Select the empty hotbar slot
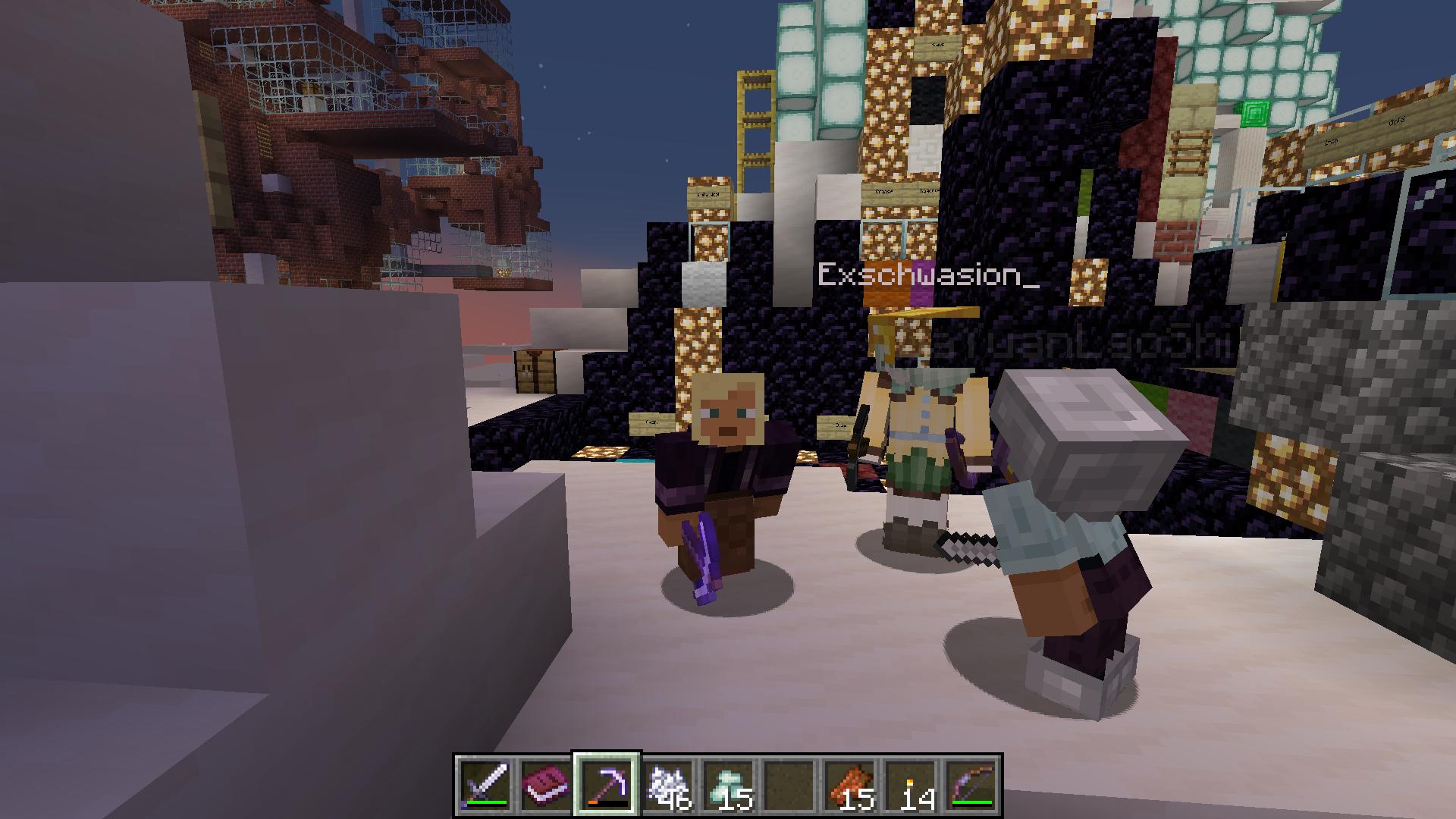 (x=789, y=785)
